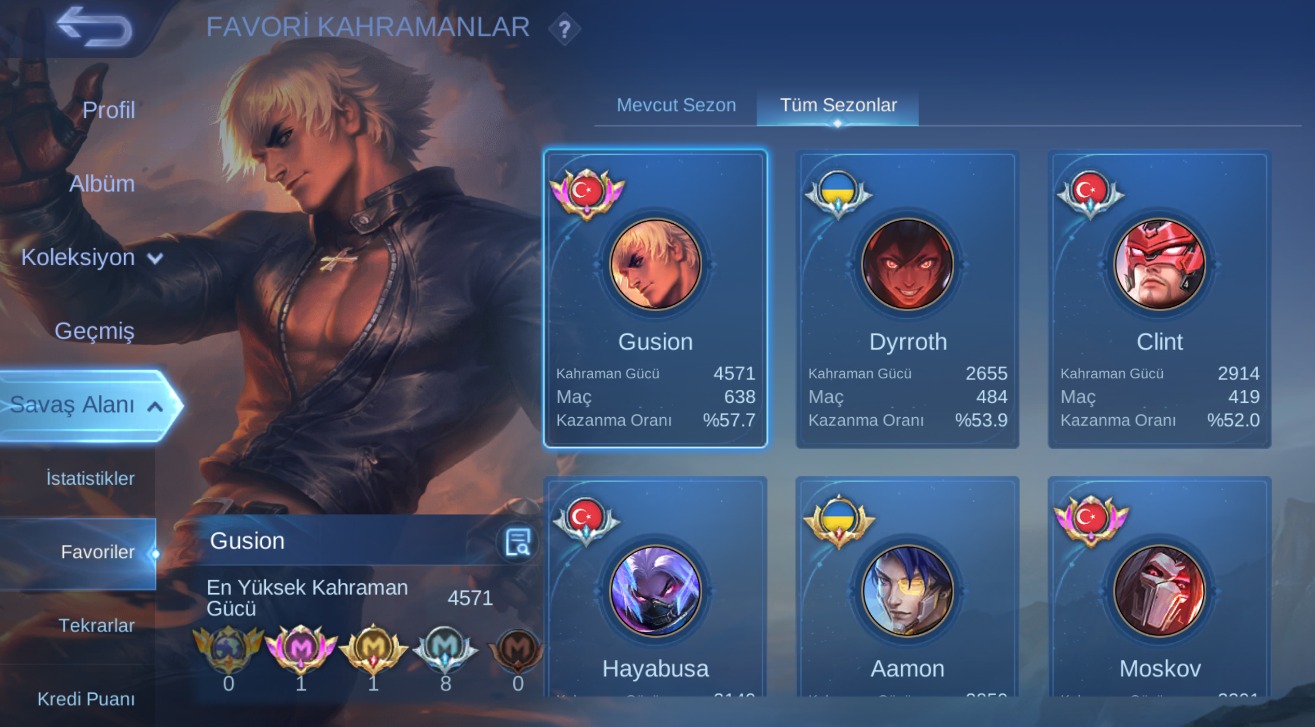The height and width of the screenshot is (727, 1315).
Task: Open the Albüm section
Action: click(101, 184)
